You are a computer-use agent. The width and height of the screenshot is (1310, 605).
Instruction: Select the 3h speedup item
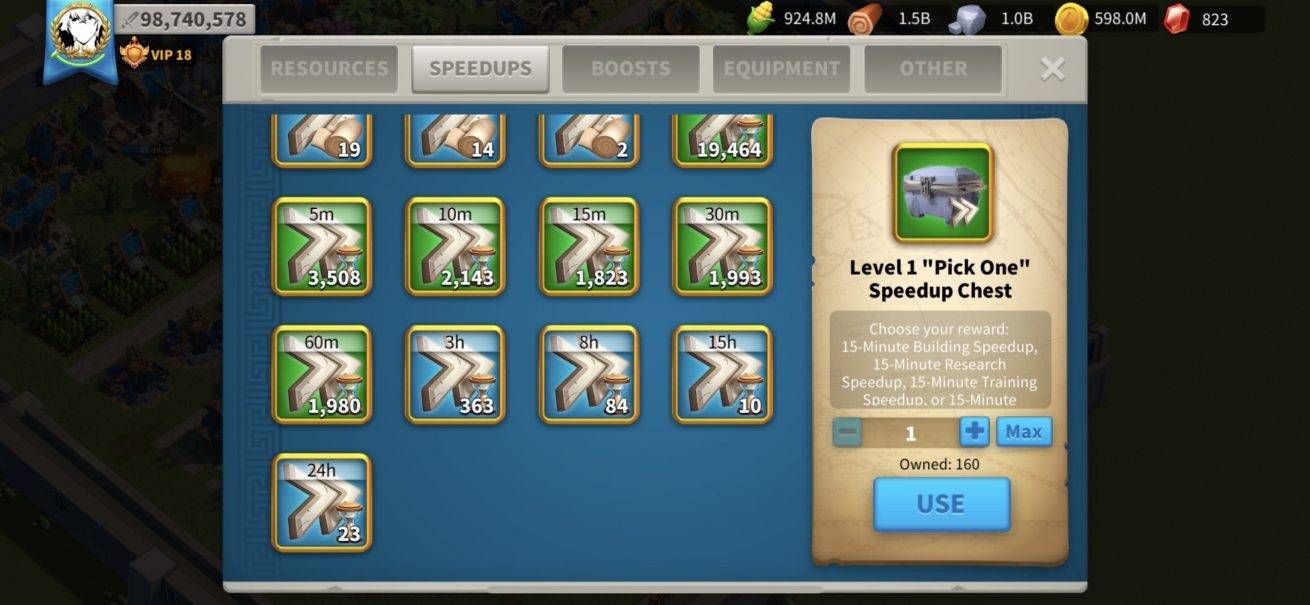[455, 374]
